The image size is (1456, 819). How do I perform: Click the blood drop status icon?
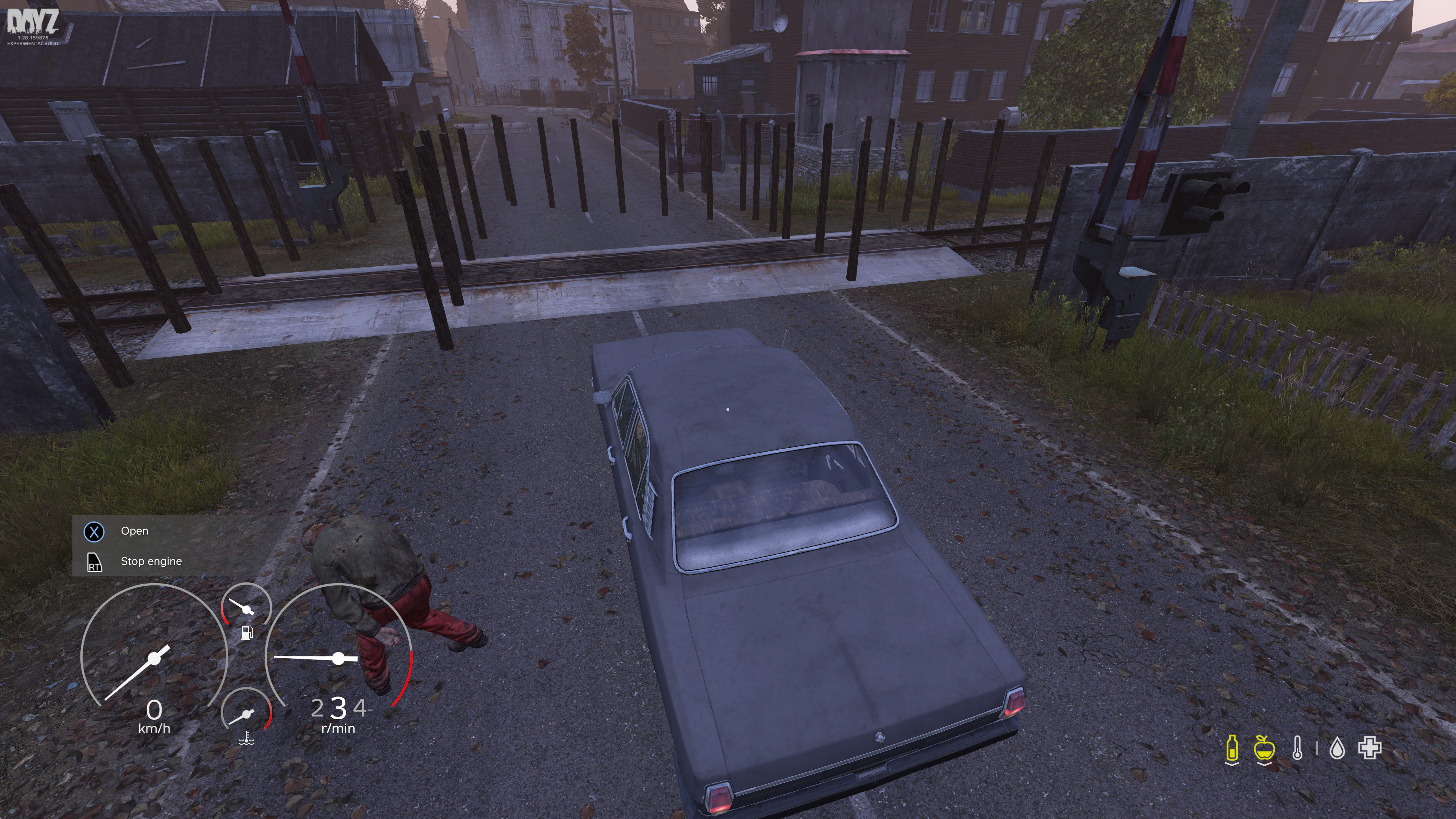[1337, 749]
